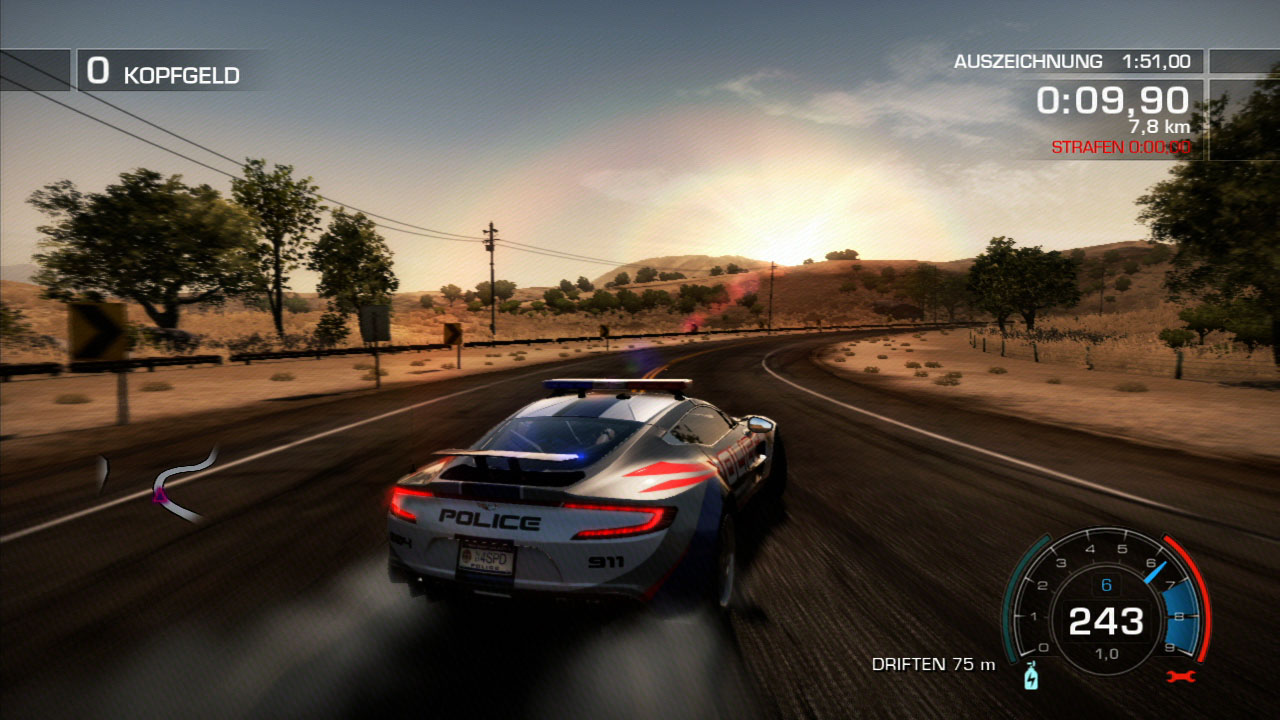Screen dimensions: 1280x720
Task: Click the blue gear indicator showing 6
Action: pyautogui.click(x=1106, y=584)
